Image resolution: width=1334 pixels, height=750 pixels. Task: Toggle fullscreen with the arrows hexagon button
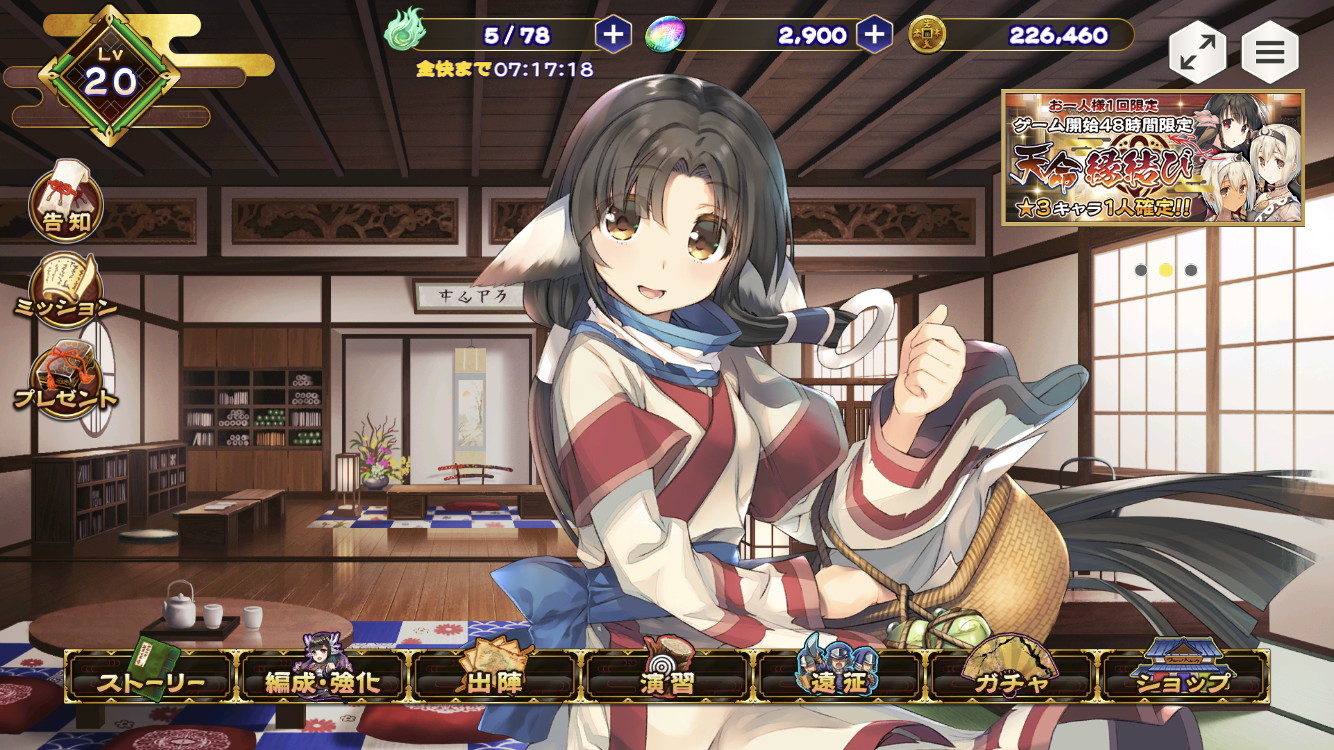1197,54
